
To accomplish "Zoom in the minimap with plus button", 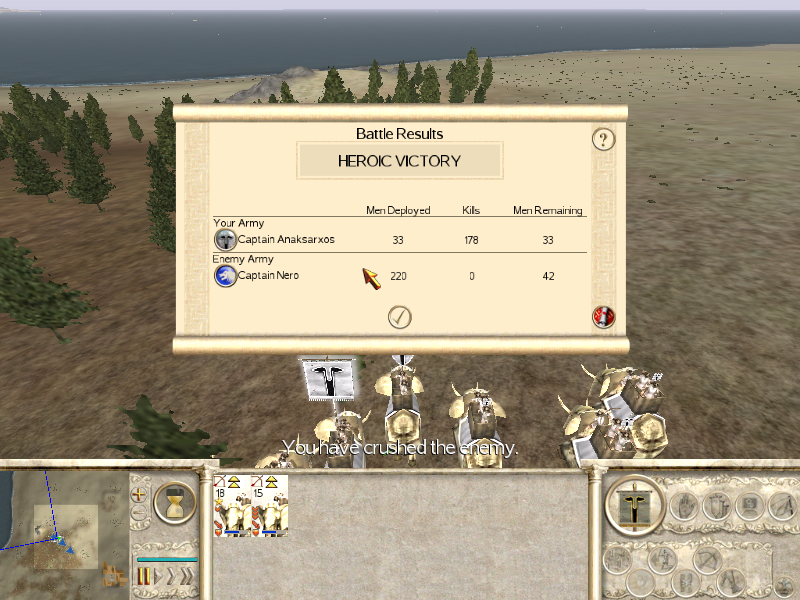I will pyautogui.click(x=139, y=493).
